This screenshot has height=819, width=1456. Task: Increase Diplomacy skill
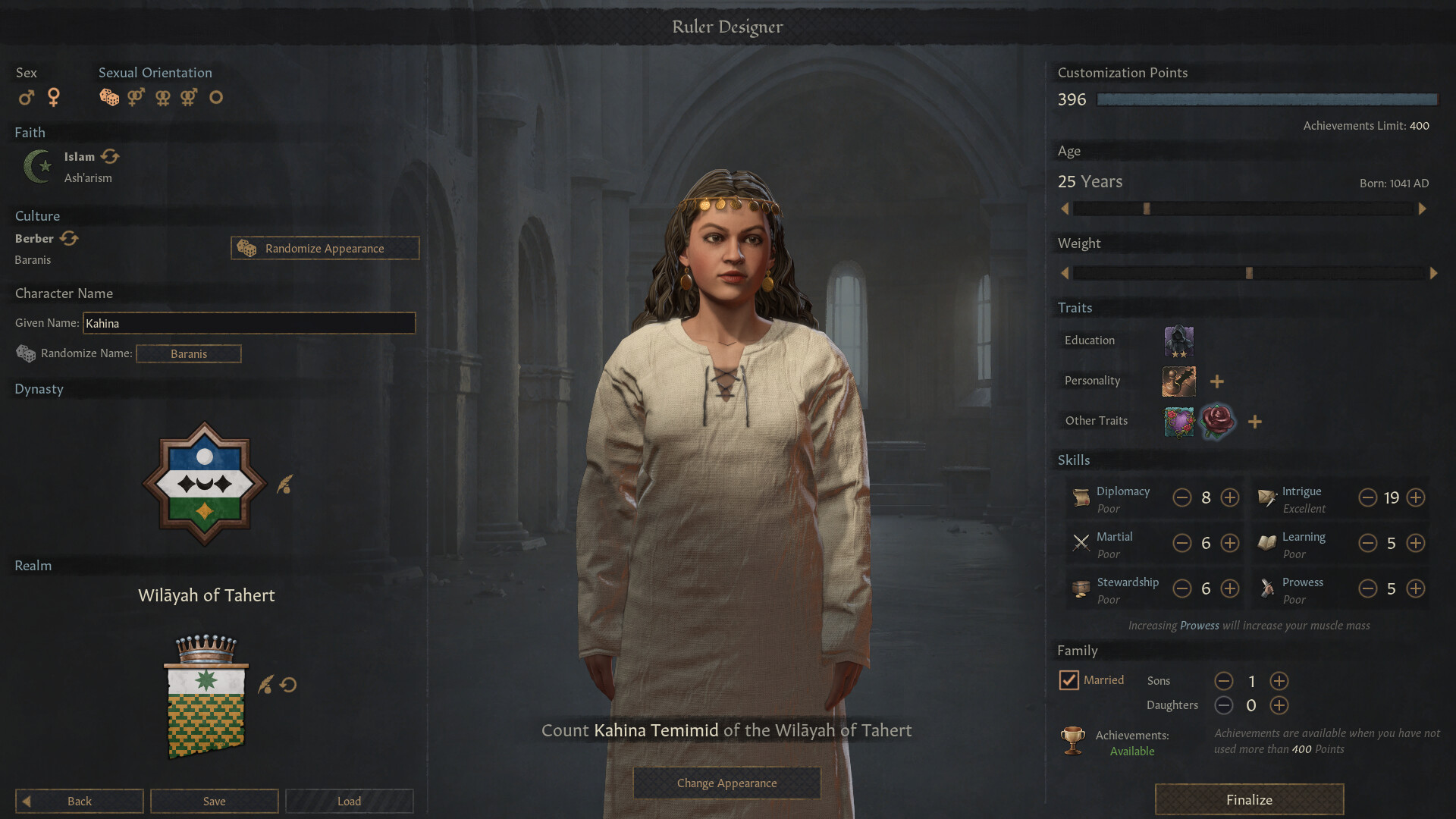1229,497
